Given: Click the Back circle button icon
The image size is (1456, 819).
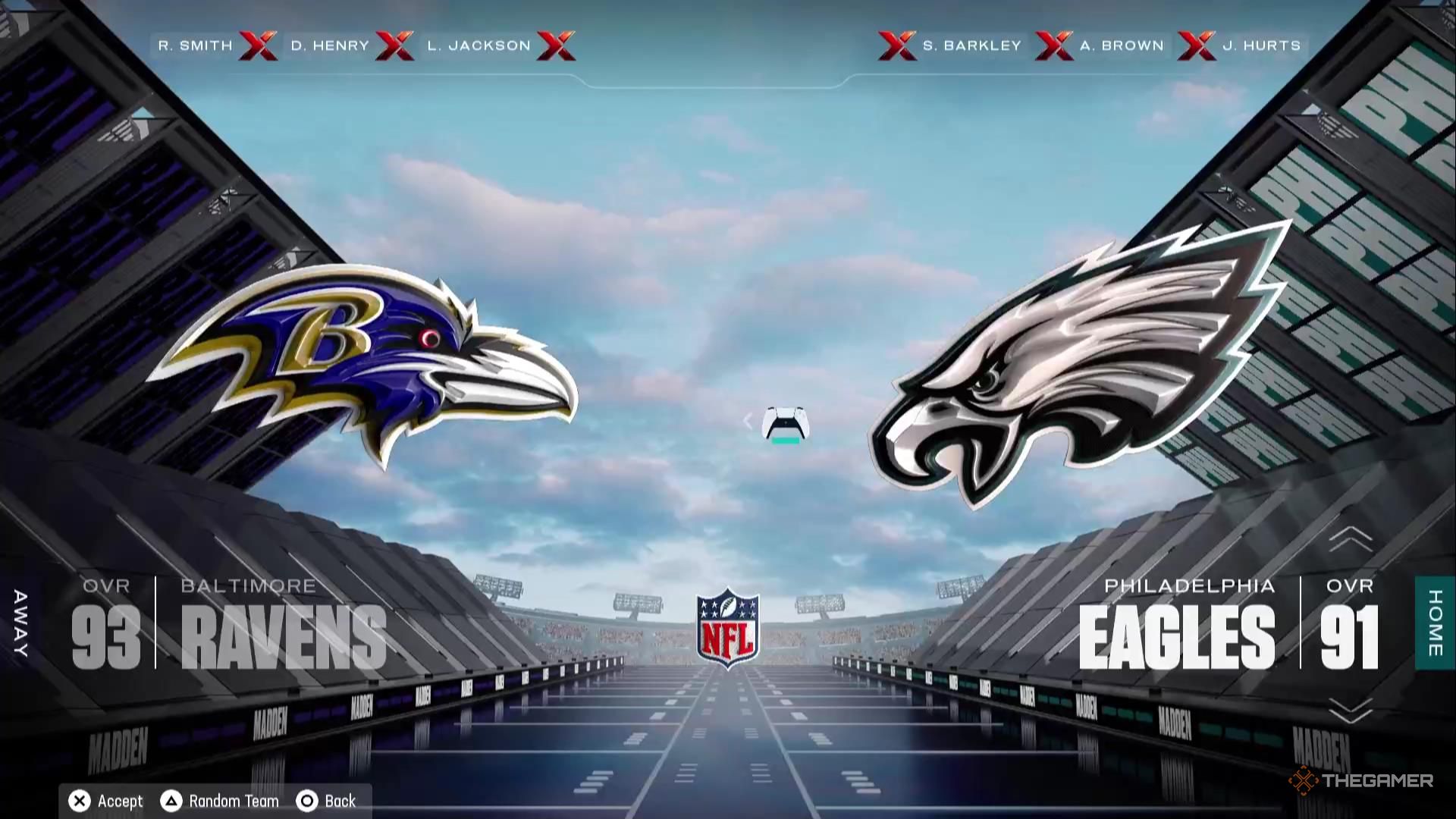Looking at the screenshot, I should [306, 800].
